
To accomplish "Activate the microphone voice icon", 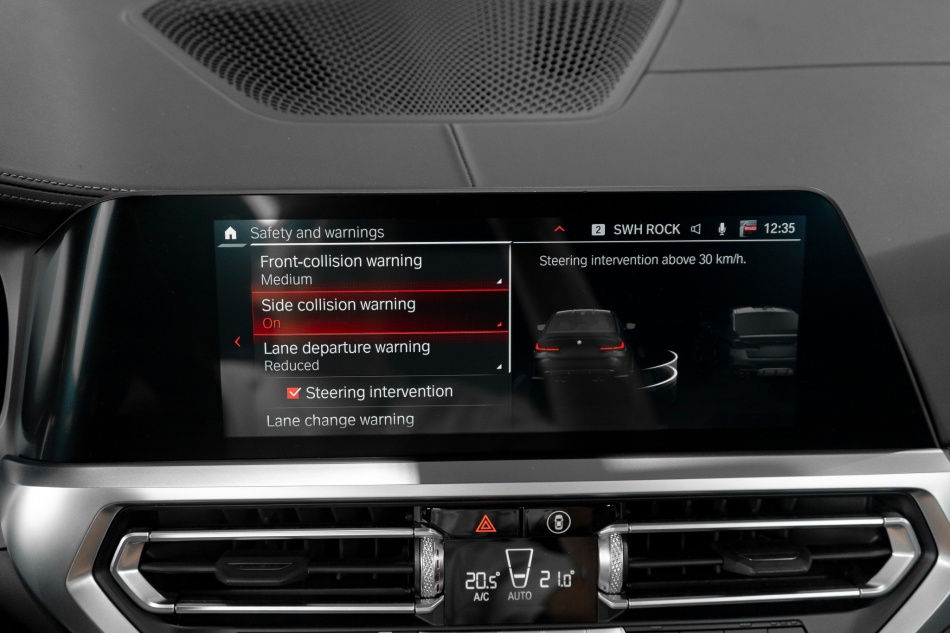I will tap(721, 229).
